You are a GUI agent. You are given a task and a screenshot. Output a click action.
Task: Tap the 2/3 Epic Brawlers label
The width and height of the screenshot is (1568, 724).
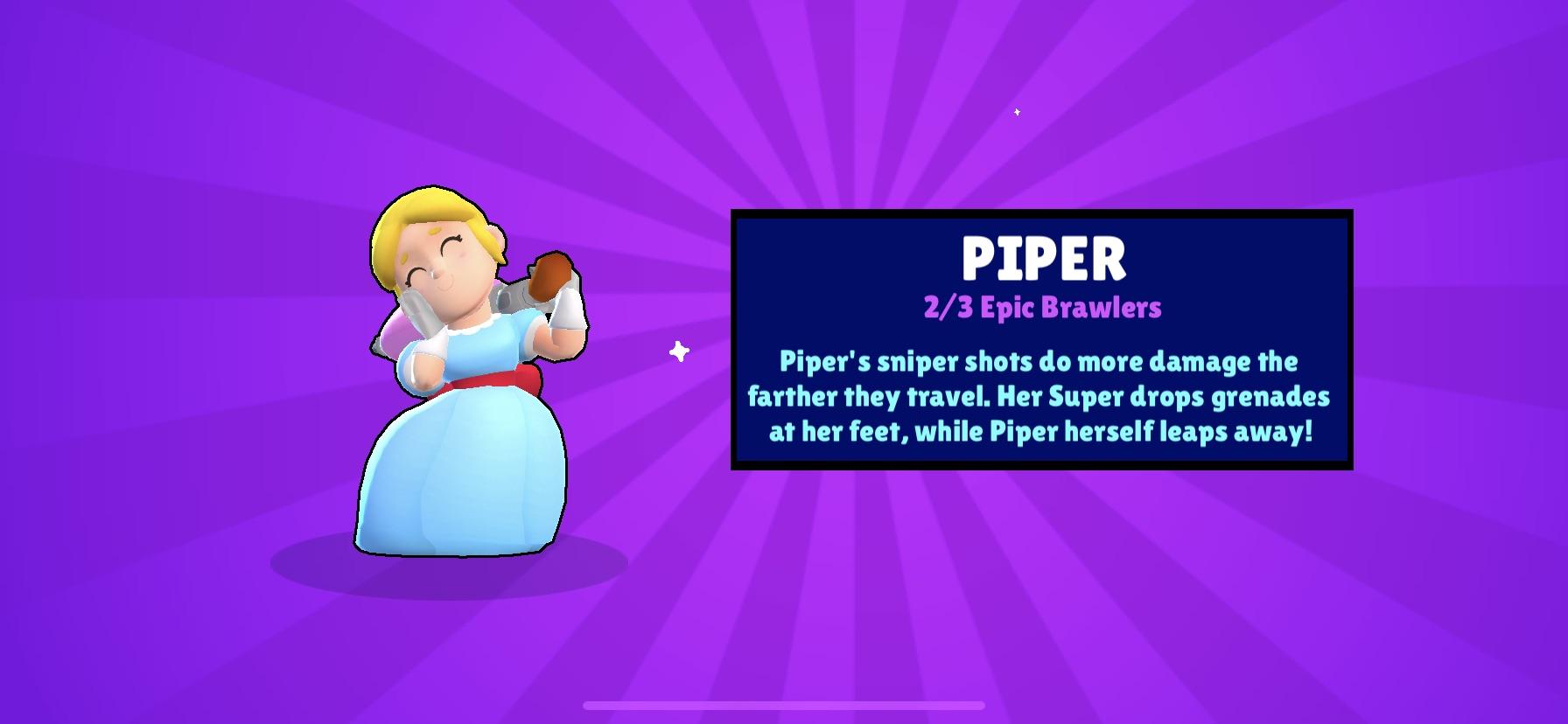1041,308
